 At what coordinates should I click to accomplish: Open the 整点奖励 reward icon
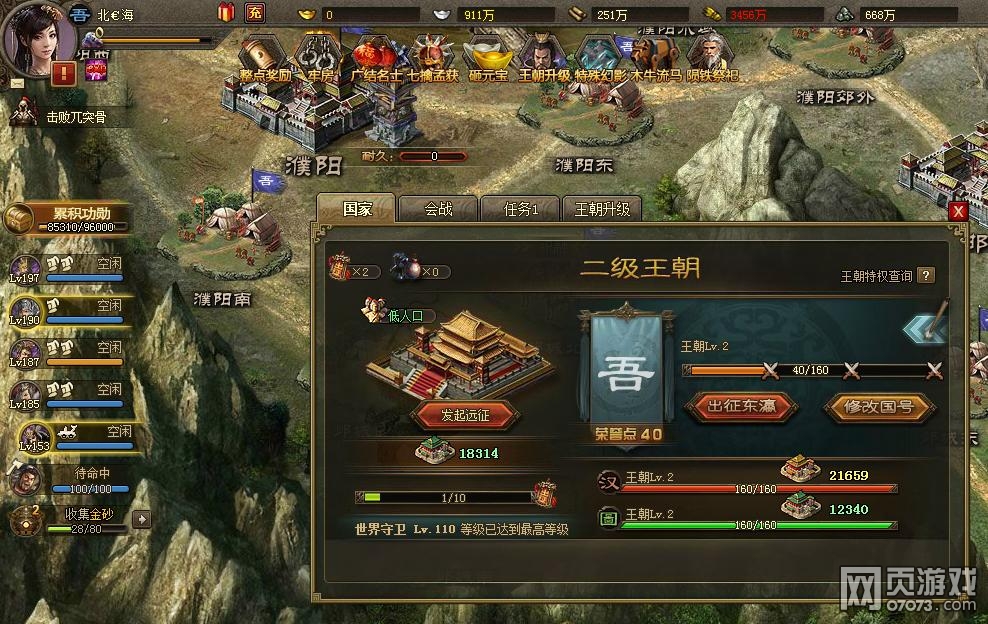(264, 56)
